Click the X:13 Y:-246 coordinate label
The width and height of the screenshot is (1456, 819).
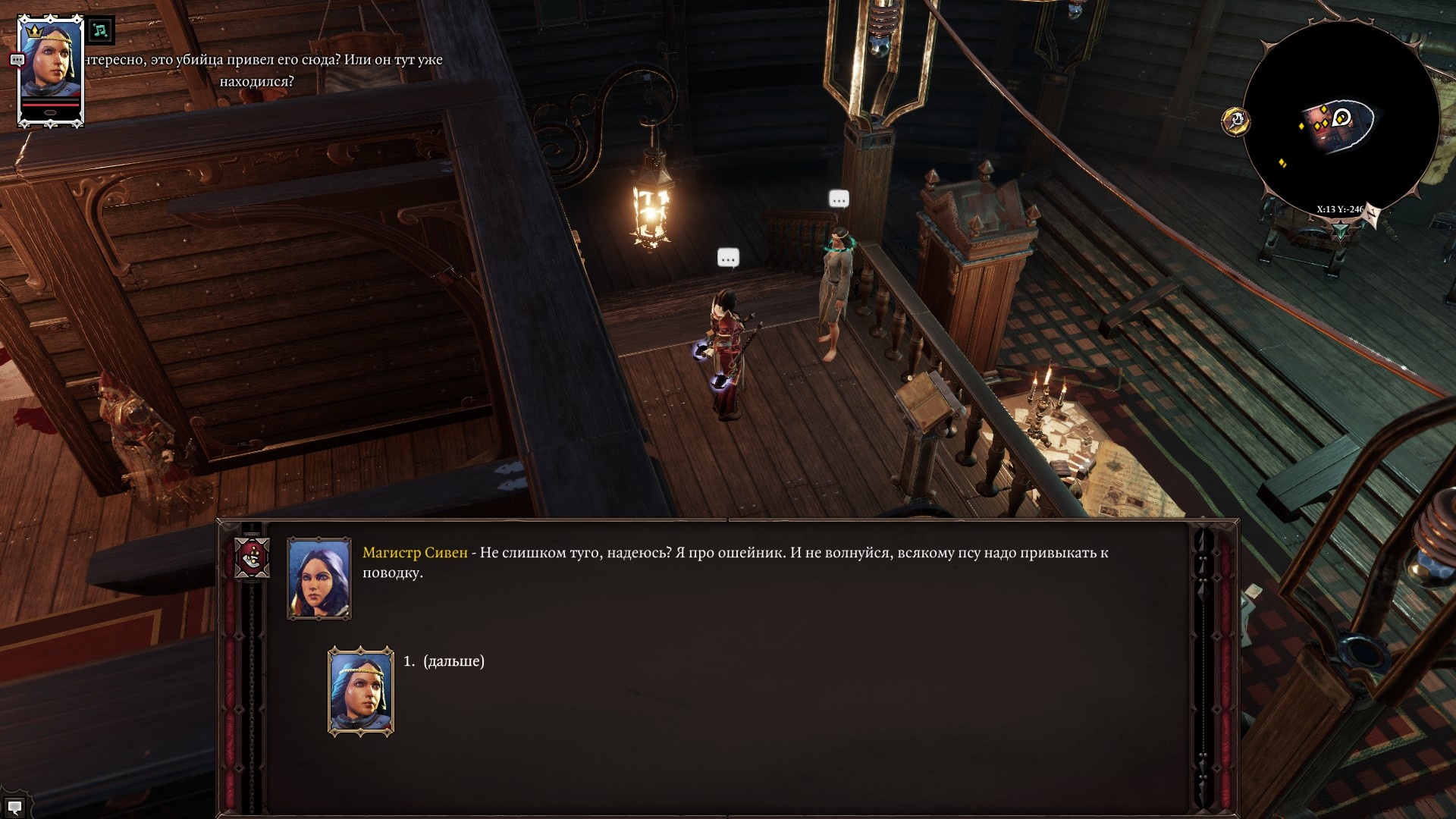[1340, 209]
